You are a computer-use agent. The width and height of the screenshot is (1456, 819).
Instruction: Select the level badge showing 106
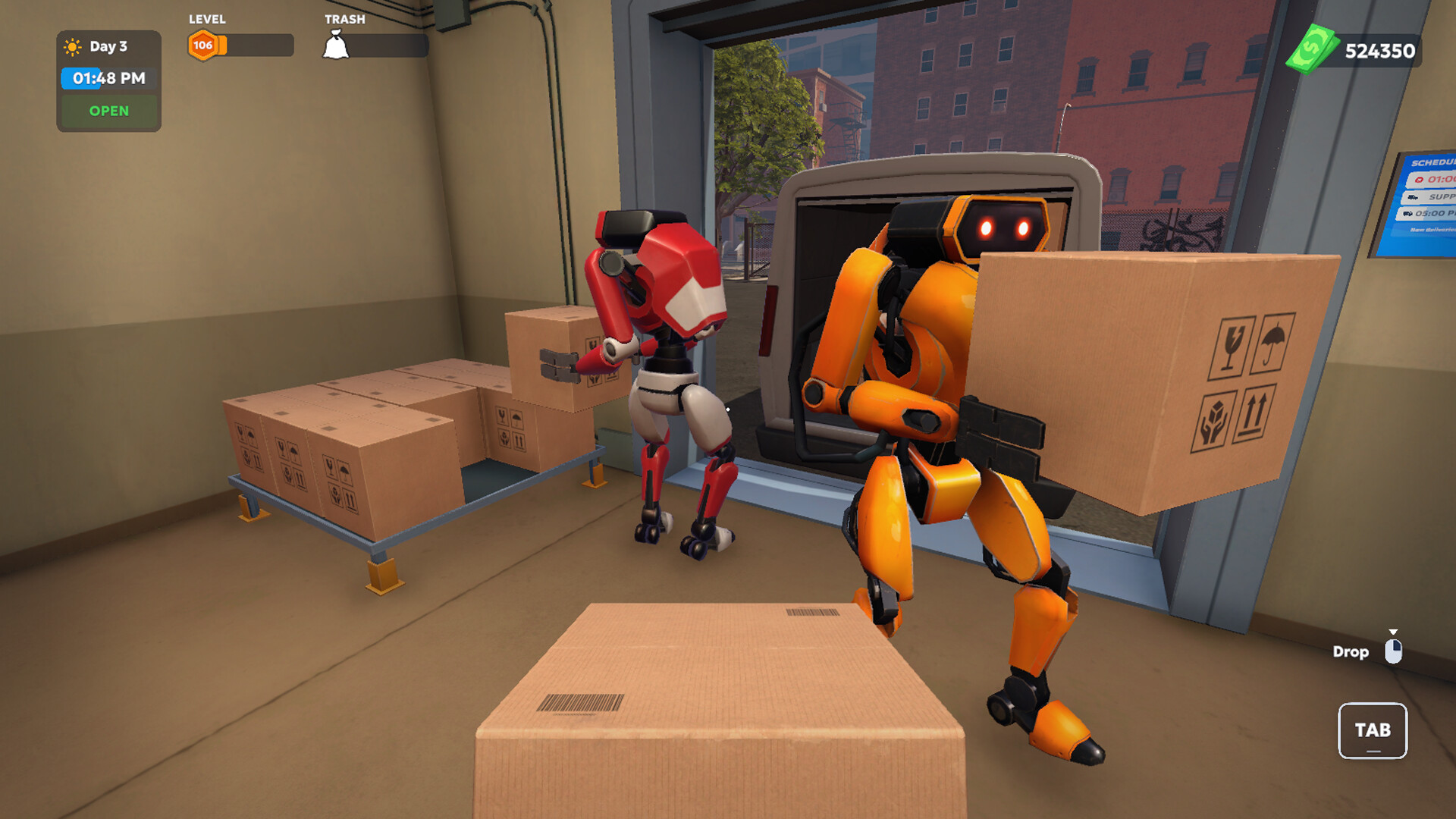click(x=202, y=45)
